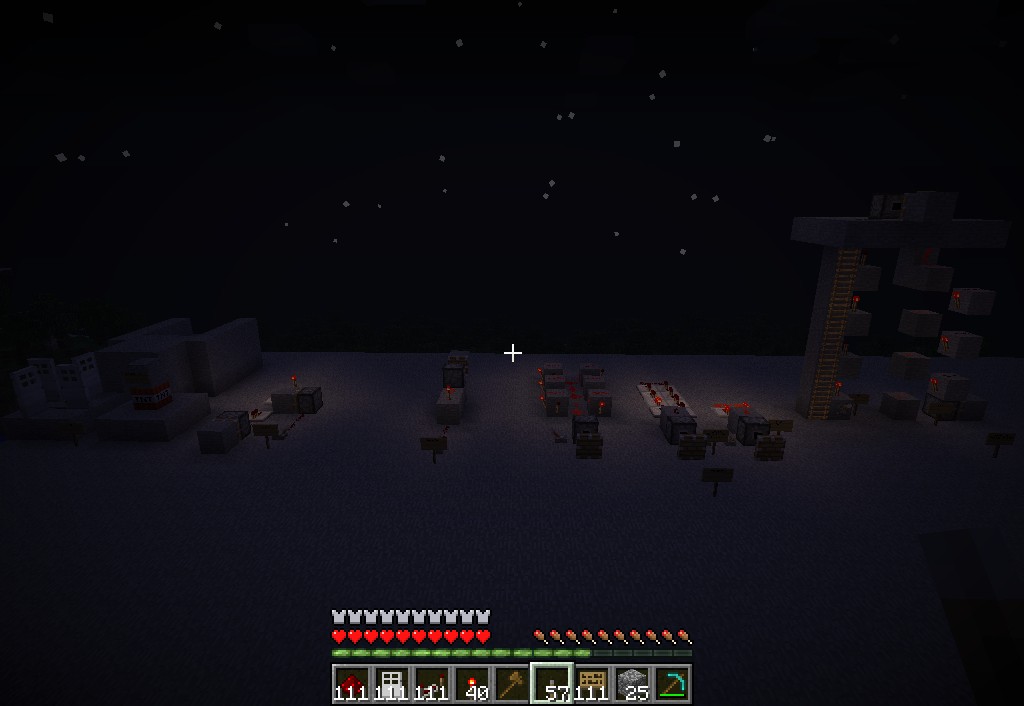Click the selected slot with 57 items
The image size is (1024, 706).
coord(551,684)
